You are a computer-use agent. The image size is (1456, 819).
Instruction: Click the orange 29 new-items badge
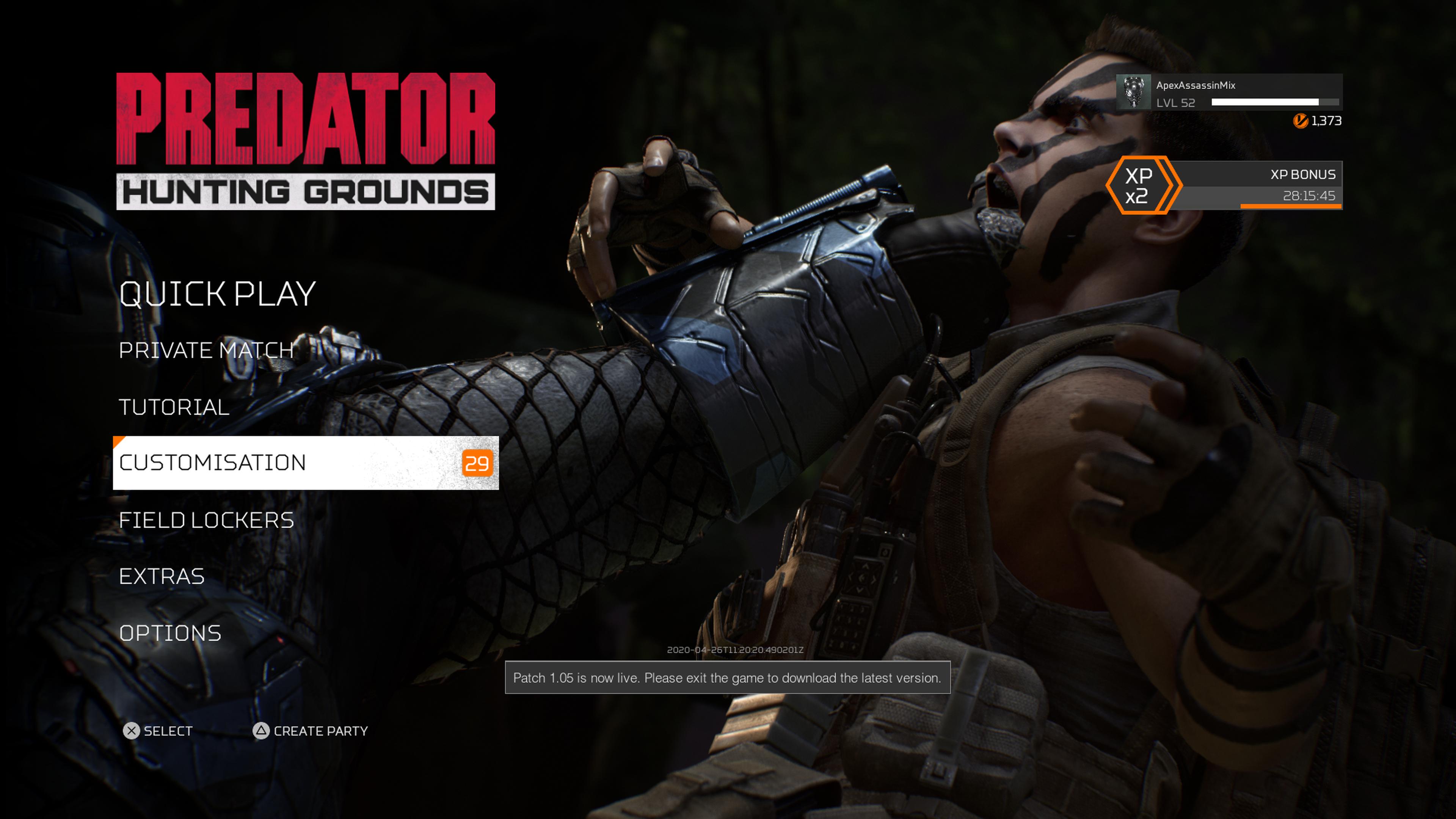477,463
